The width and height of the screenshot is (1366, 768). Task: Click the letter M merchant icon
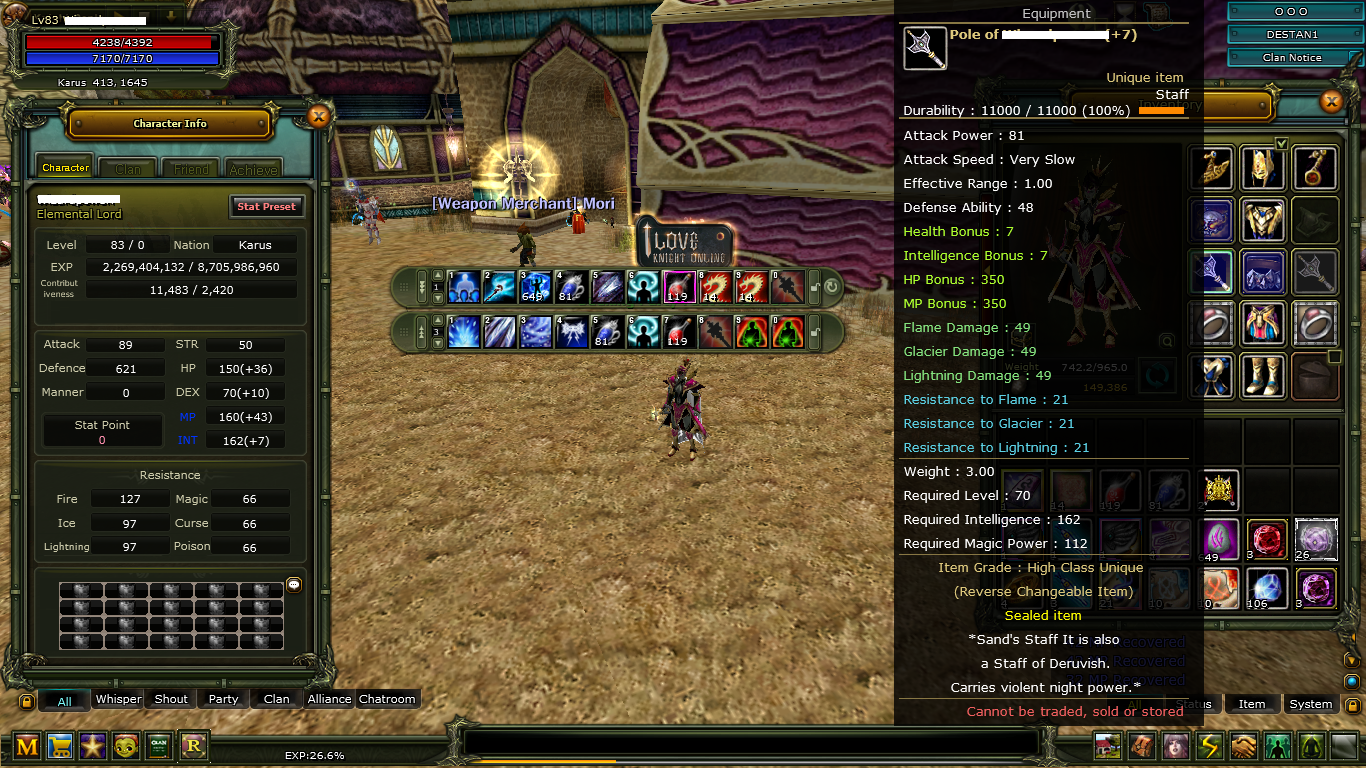27,746
